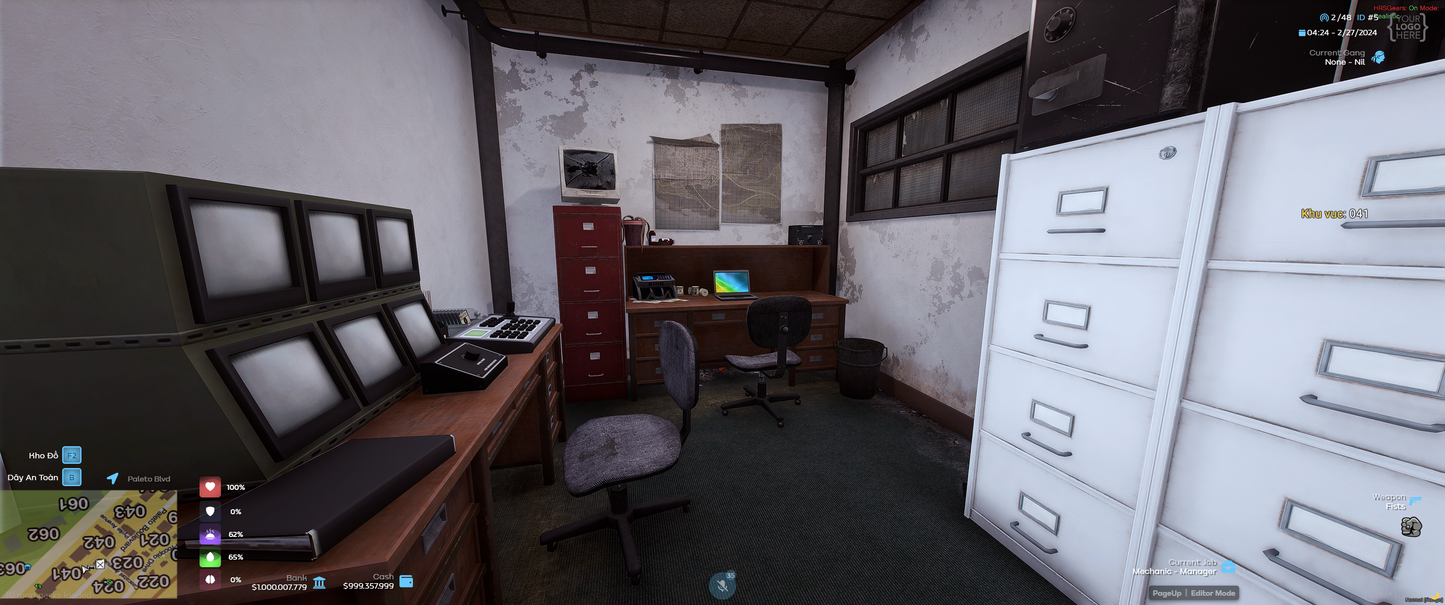Click the shield armor icon
Viewport: 1445px width, 605px height.
[x=210, y=511]
